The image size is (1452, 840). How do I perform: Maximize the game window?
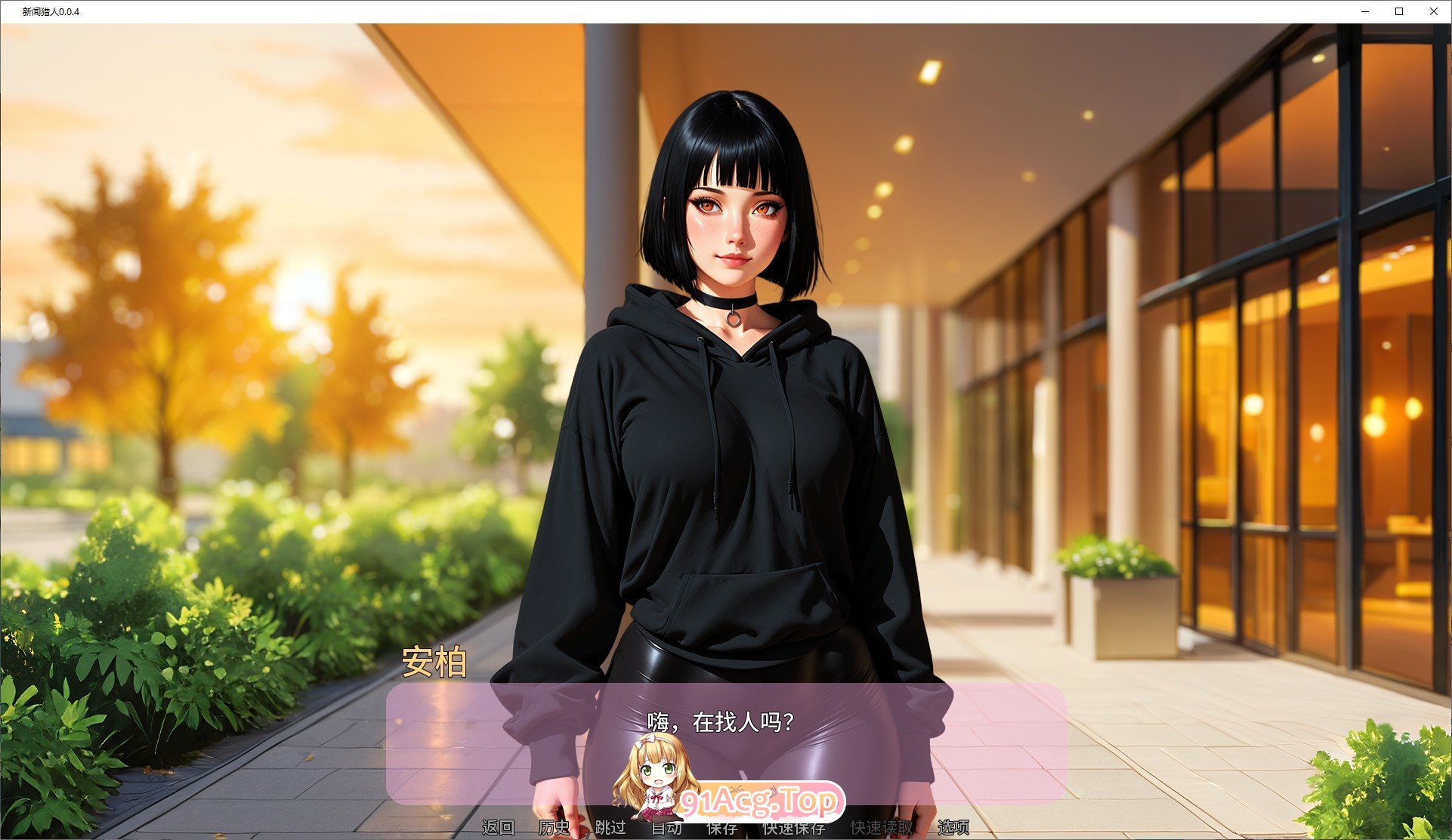[1398, 12]
